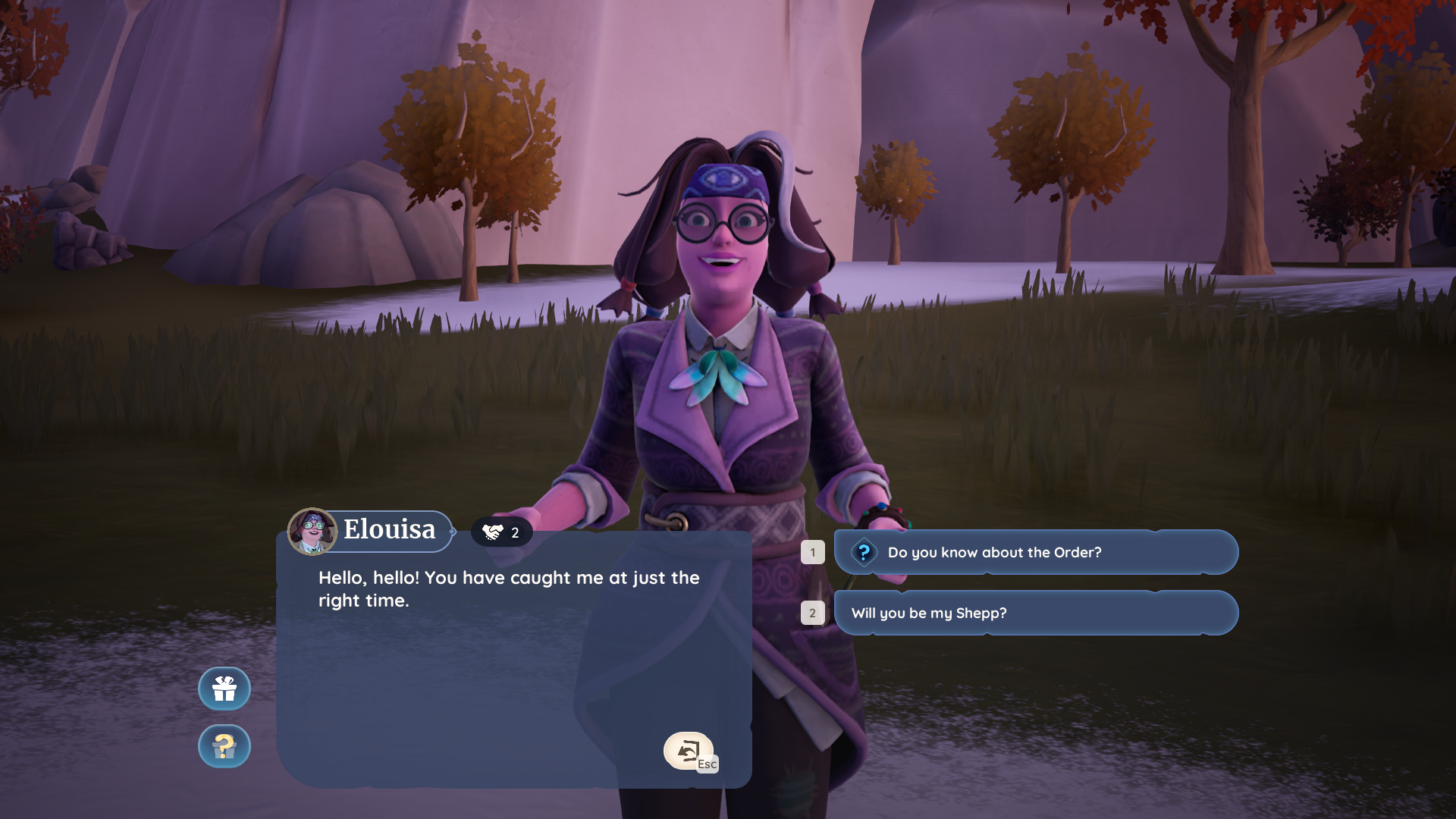Screen dimensions: 1456x819
Task: Click Elouisa's portrait icon
Action: [312, 531]
